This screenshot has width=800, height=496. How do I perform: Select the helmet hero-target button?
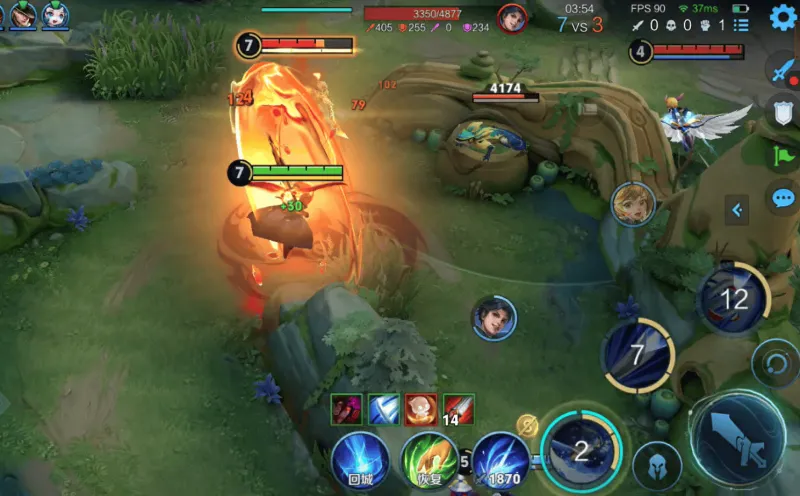click(657, 466)
